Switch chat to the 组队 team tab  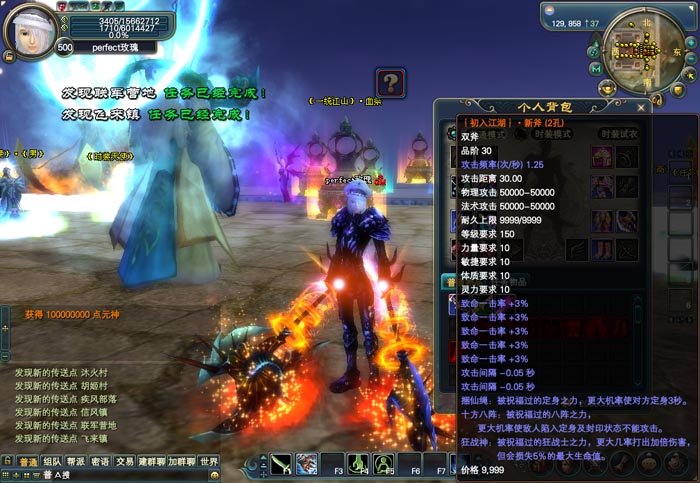(52, 462)
